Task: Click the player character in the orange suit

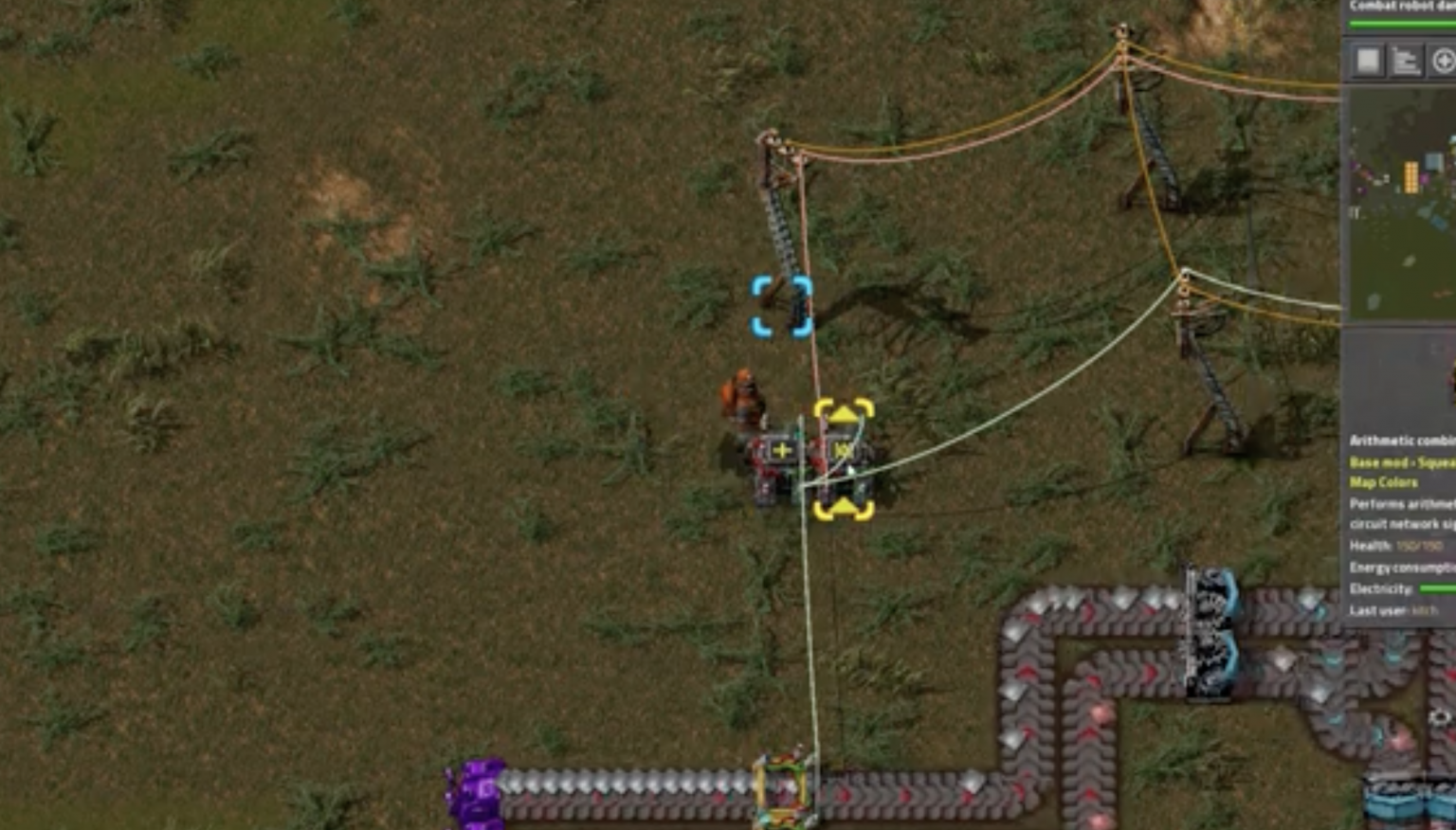Action: [x=742, y=391]
